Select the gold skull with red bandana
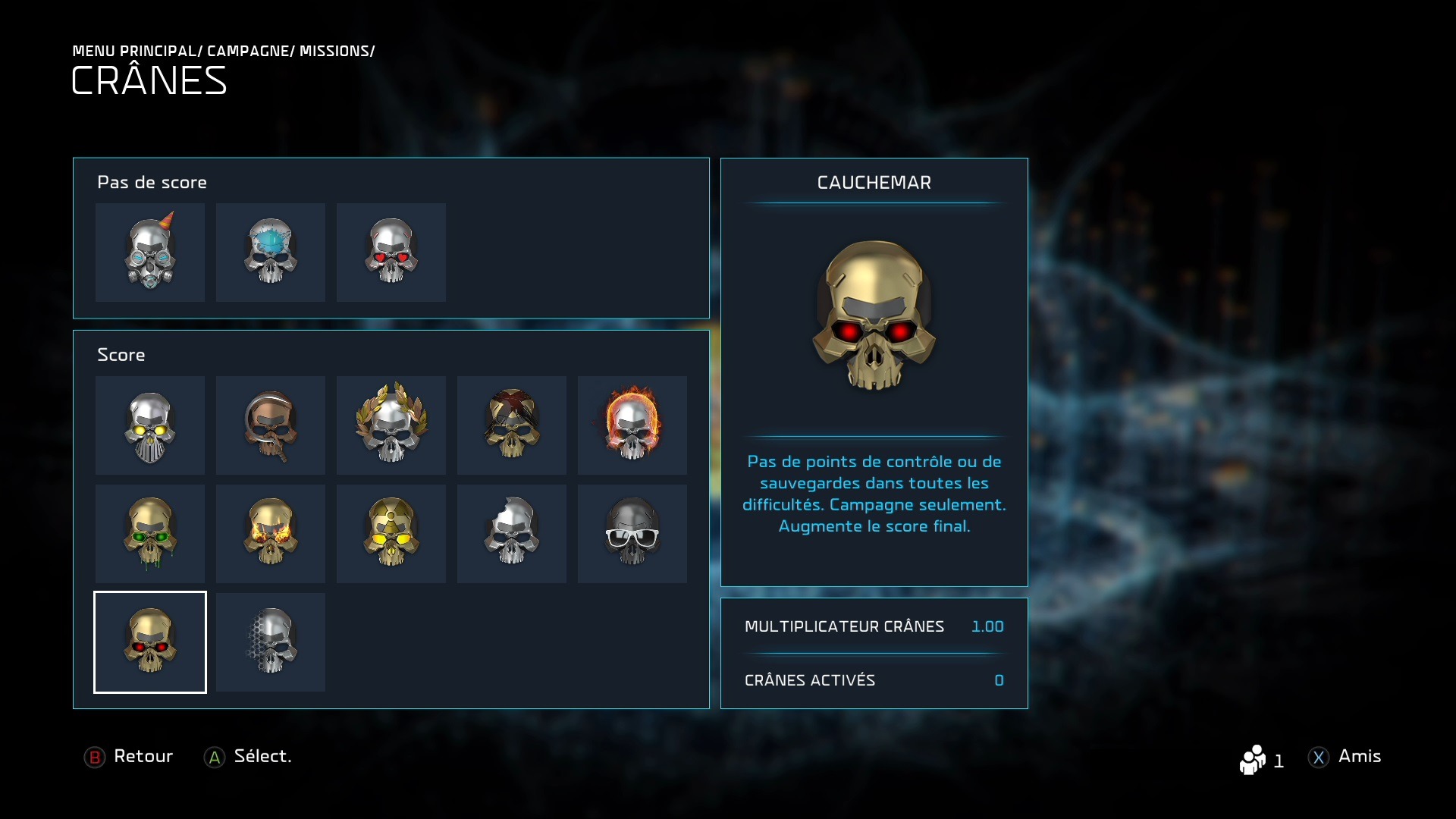The image size is (1456, 819). (512, 425)
